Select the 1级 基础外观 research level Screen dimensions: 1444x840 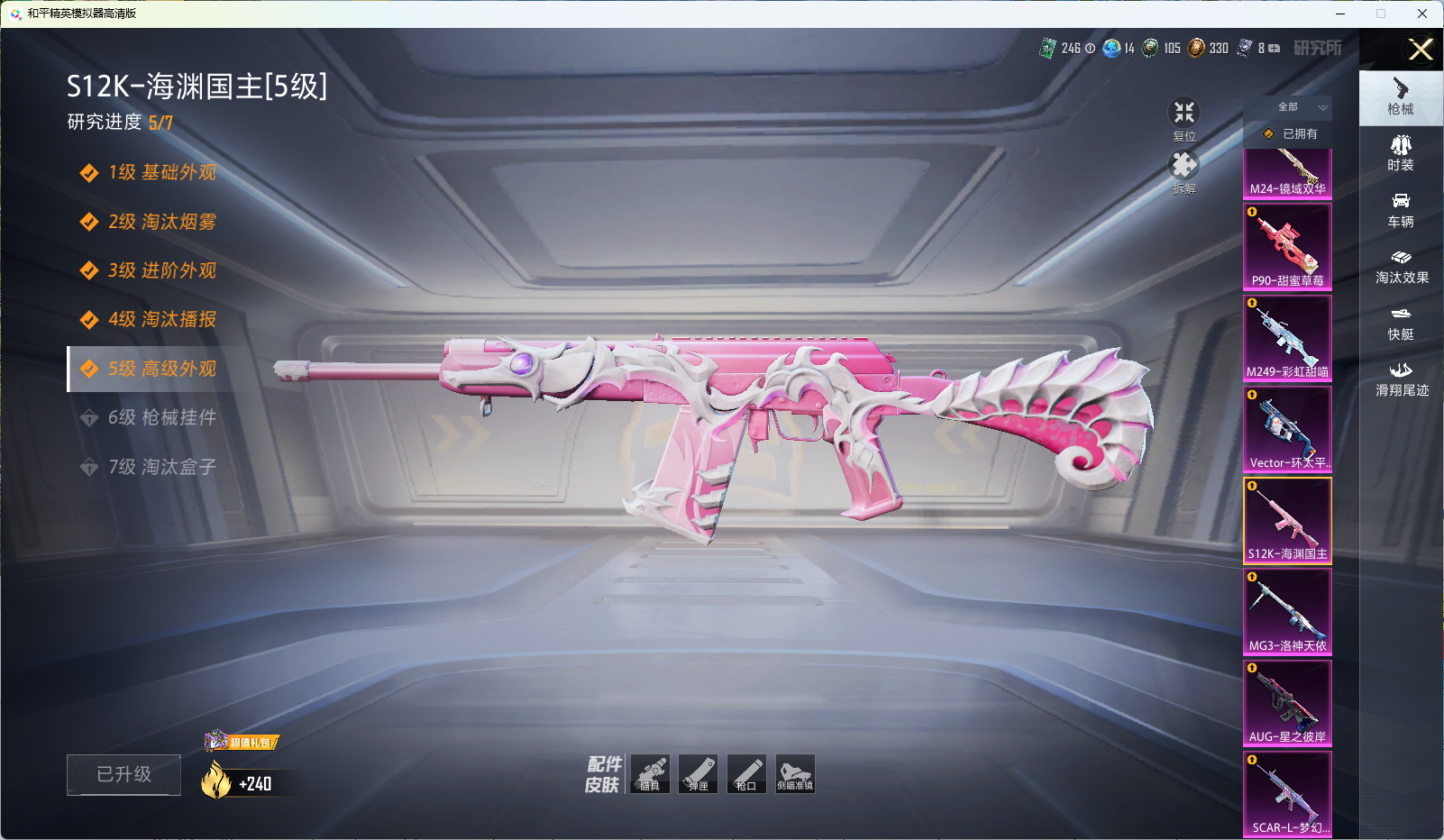161,173
